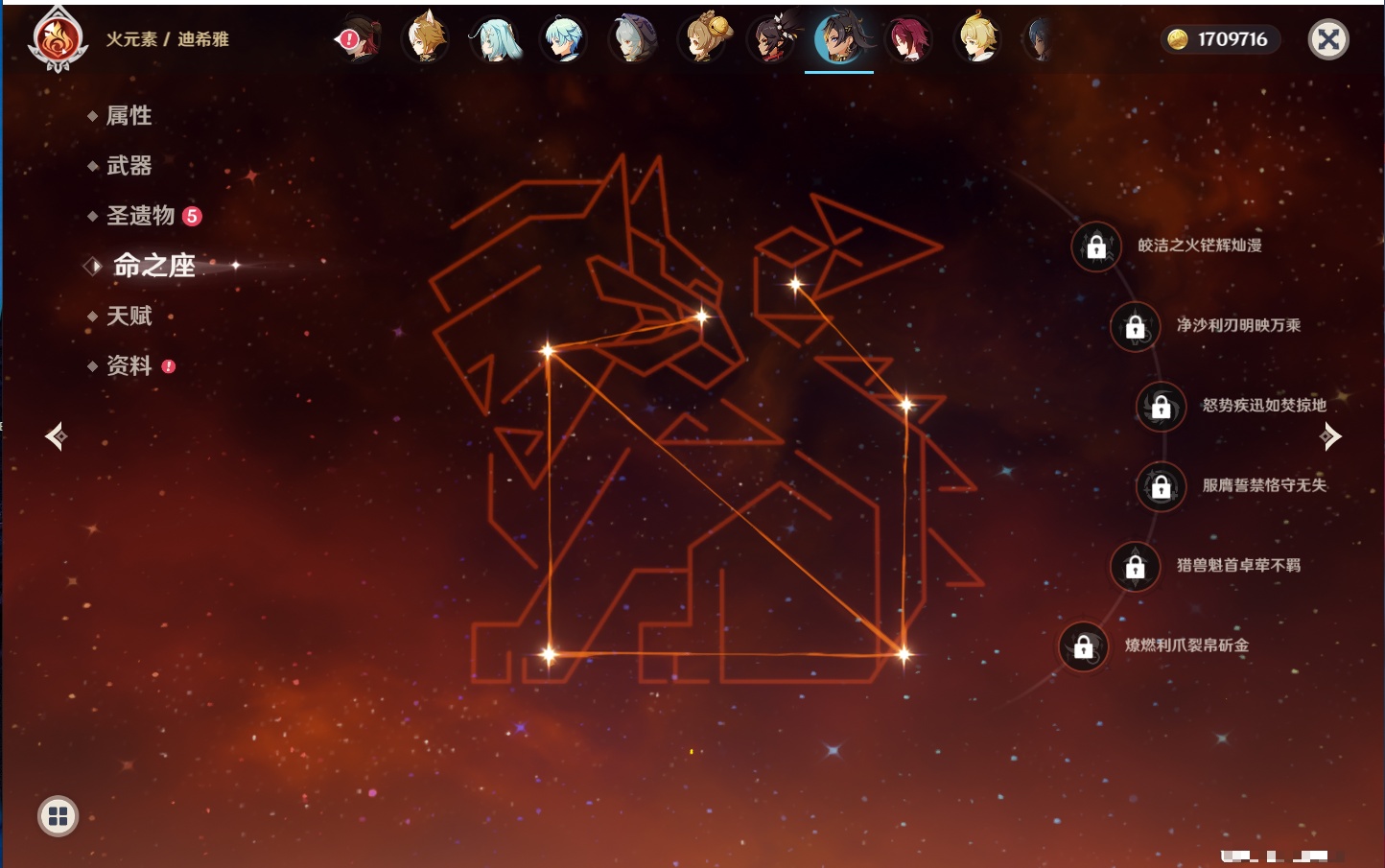The width and height of the screenshot is (1385, 868).
Task: Close the character screen with the X
Action: (x=1328, y=39)
